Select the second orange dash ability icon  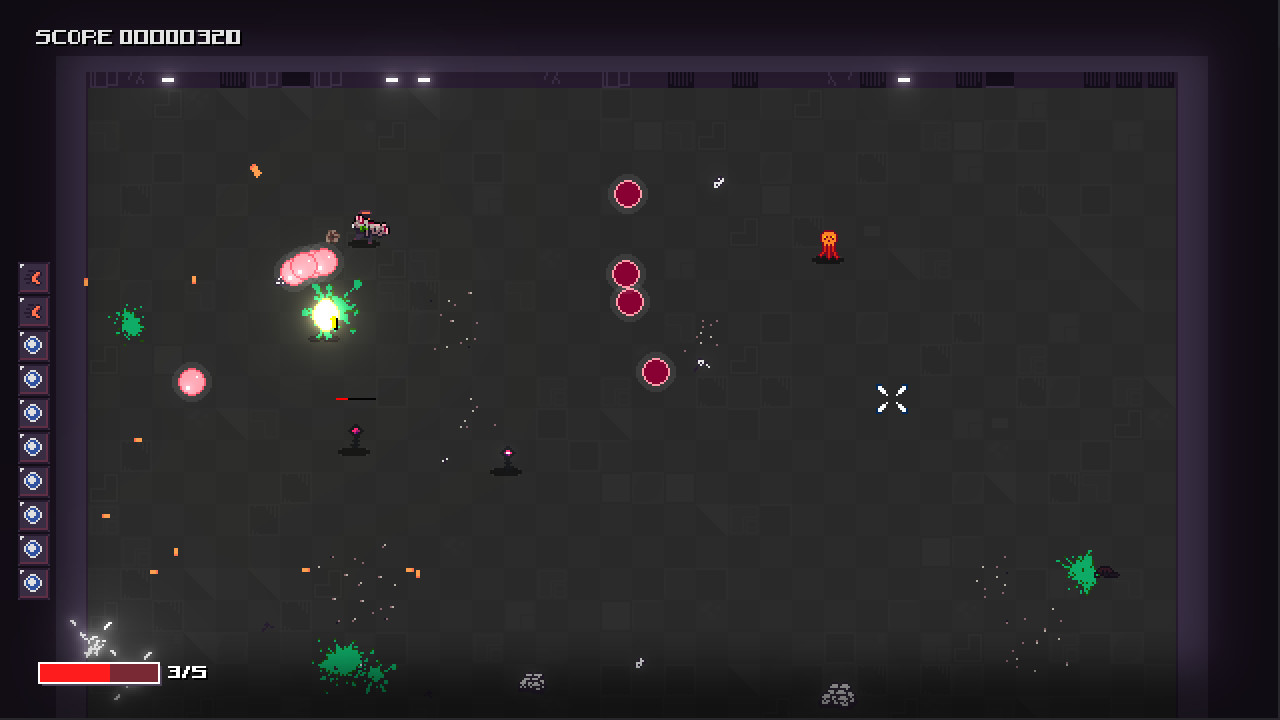click(33, 312)
